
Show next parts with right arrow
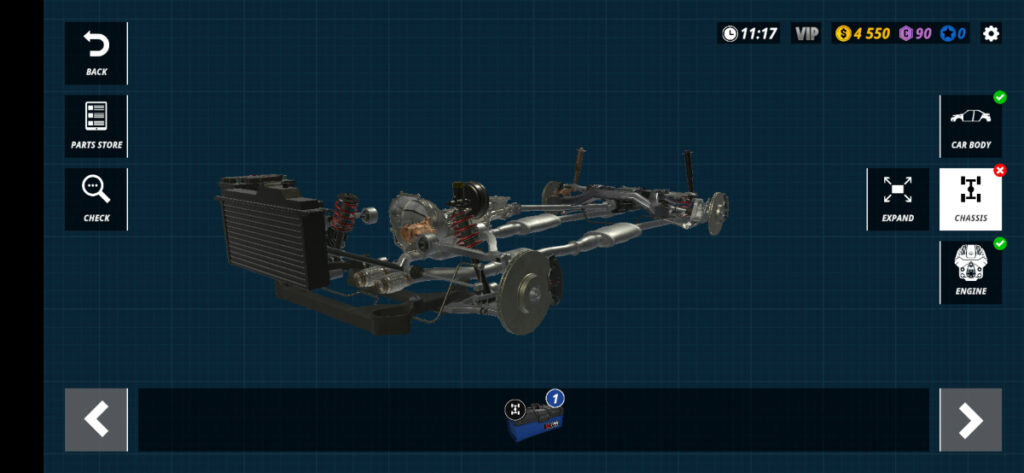tap(970, 420)
